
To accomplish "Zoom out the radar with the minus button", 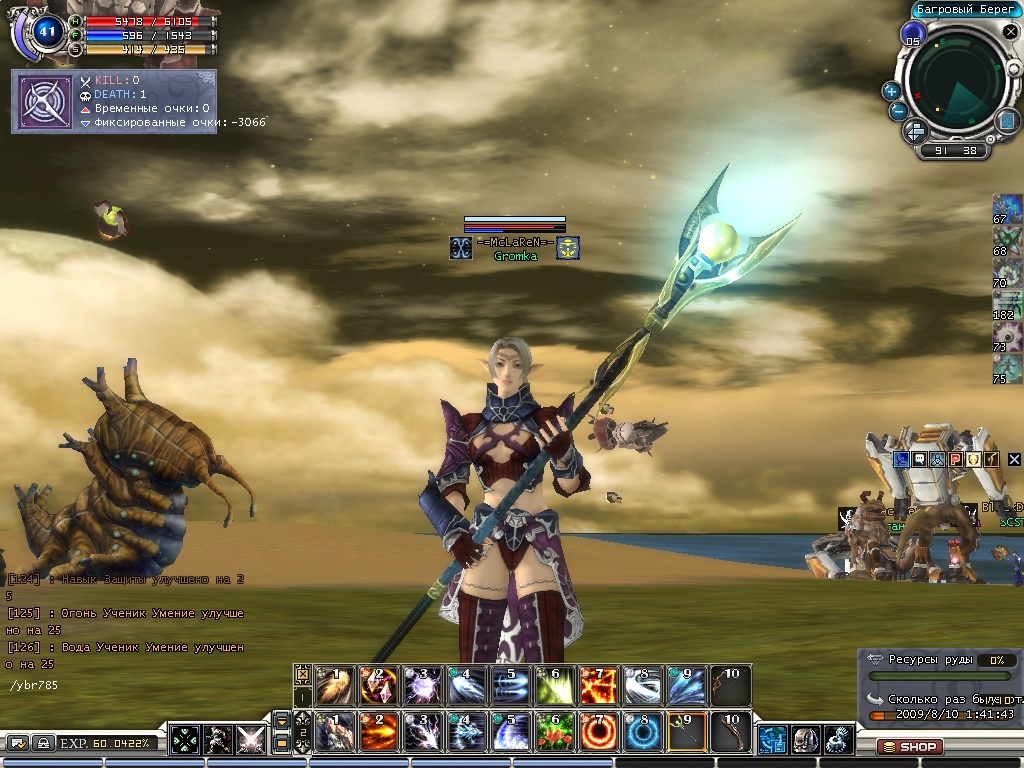I will pos(898,111).
